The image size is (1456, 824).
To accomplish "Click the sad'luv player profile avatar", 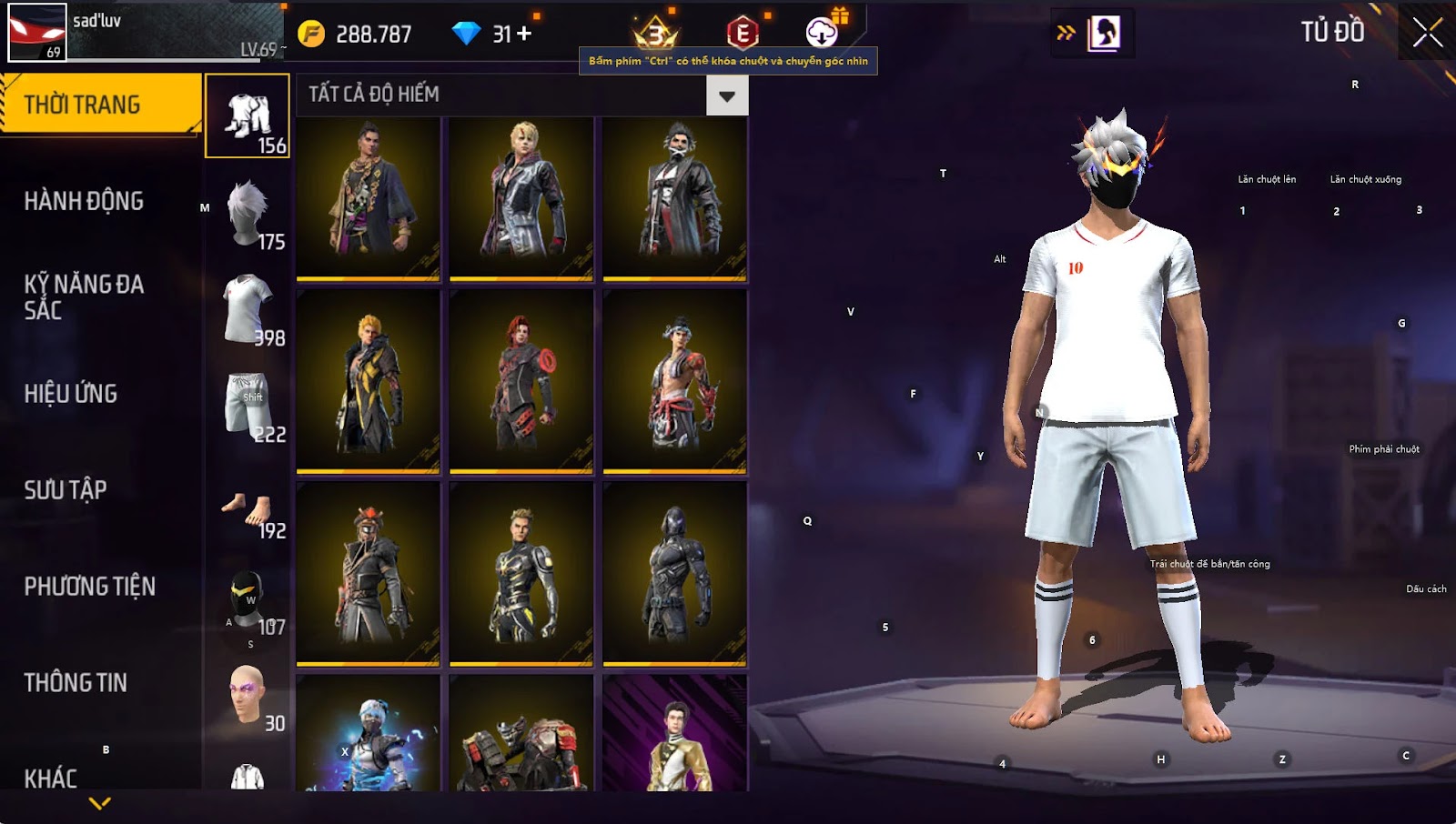I will coord(37,33).
